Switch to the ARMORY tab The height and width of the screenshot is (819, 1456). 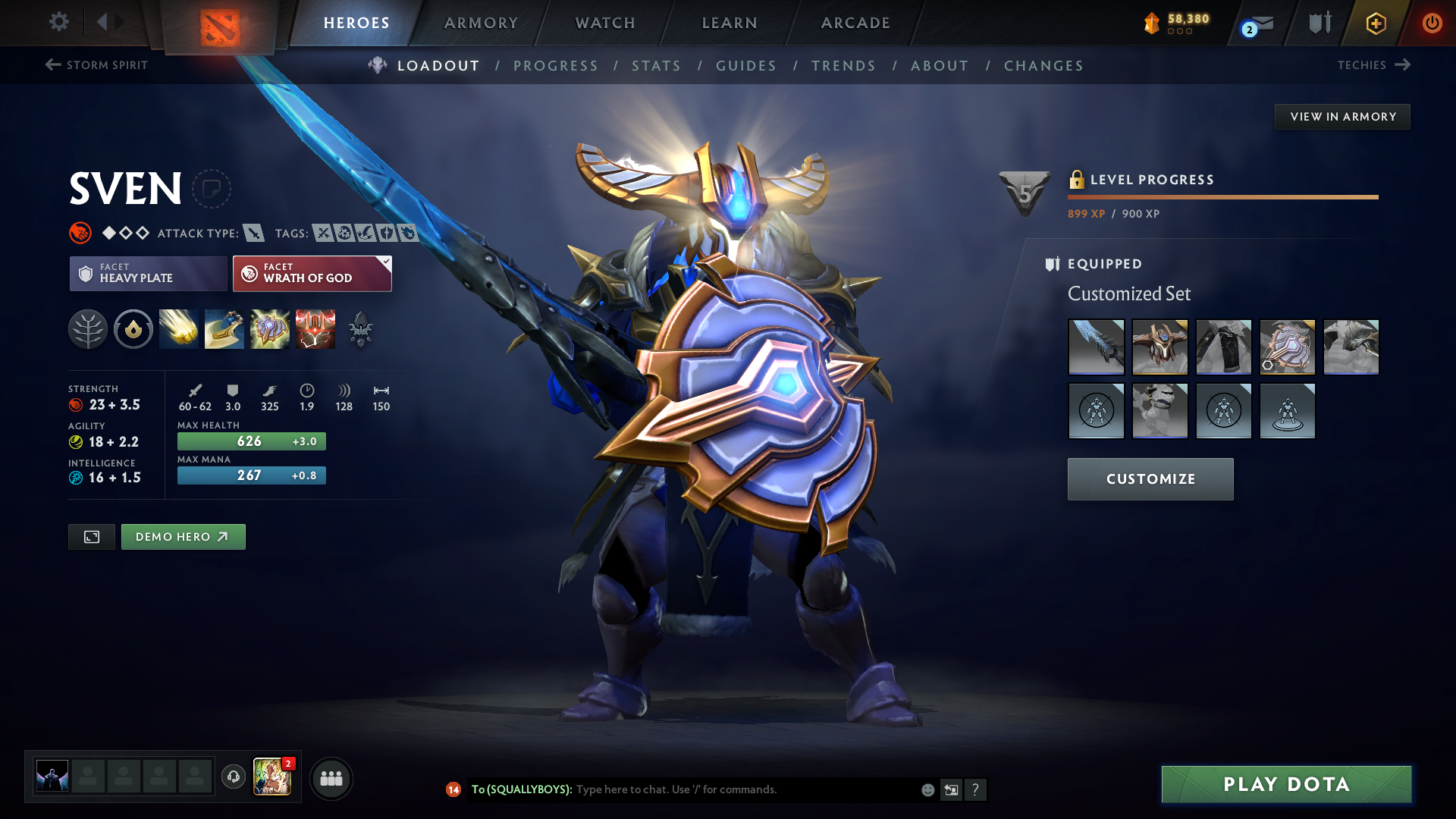click(481, 23)
